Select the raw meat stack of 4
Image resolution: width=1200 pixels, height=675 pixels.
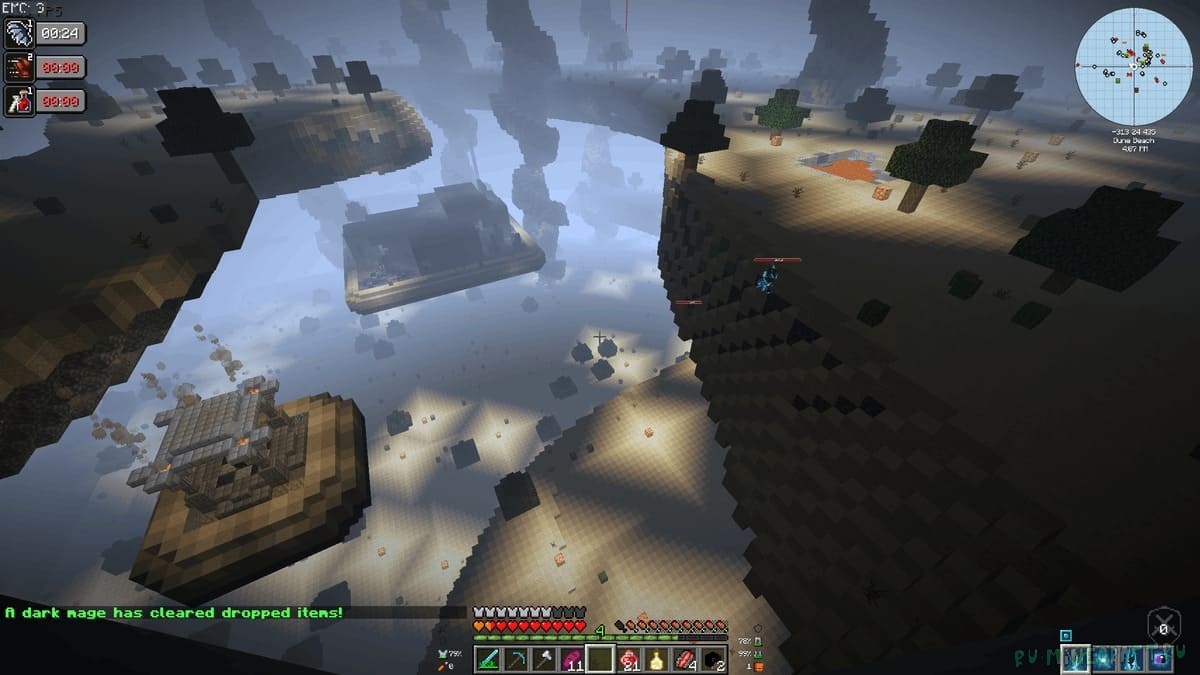pos(685,659)
